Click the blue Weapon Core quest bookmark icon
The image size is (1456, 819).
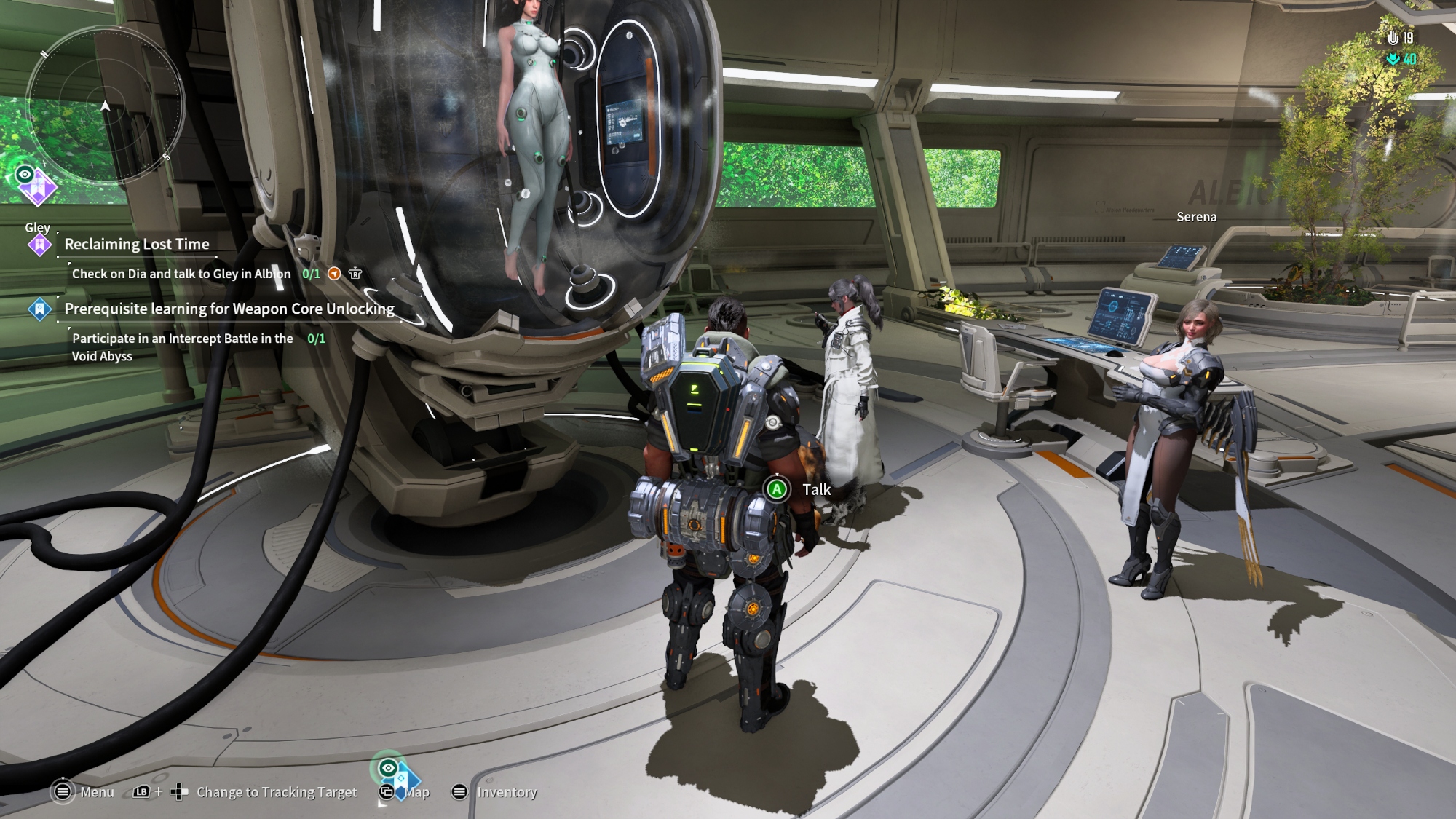point(39,309)
